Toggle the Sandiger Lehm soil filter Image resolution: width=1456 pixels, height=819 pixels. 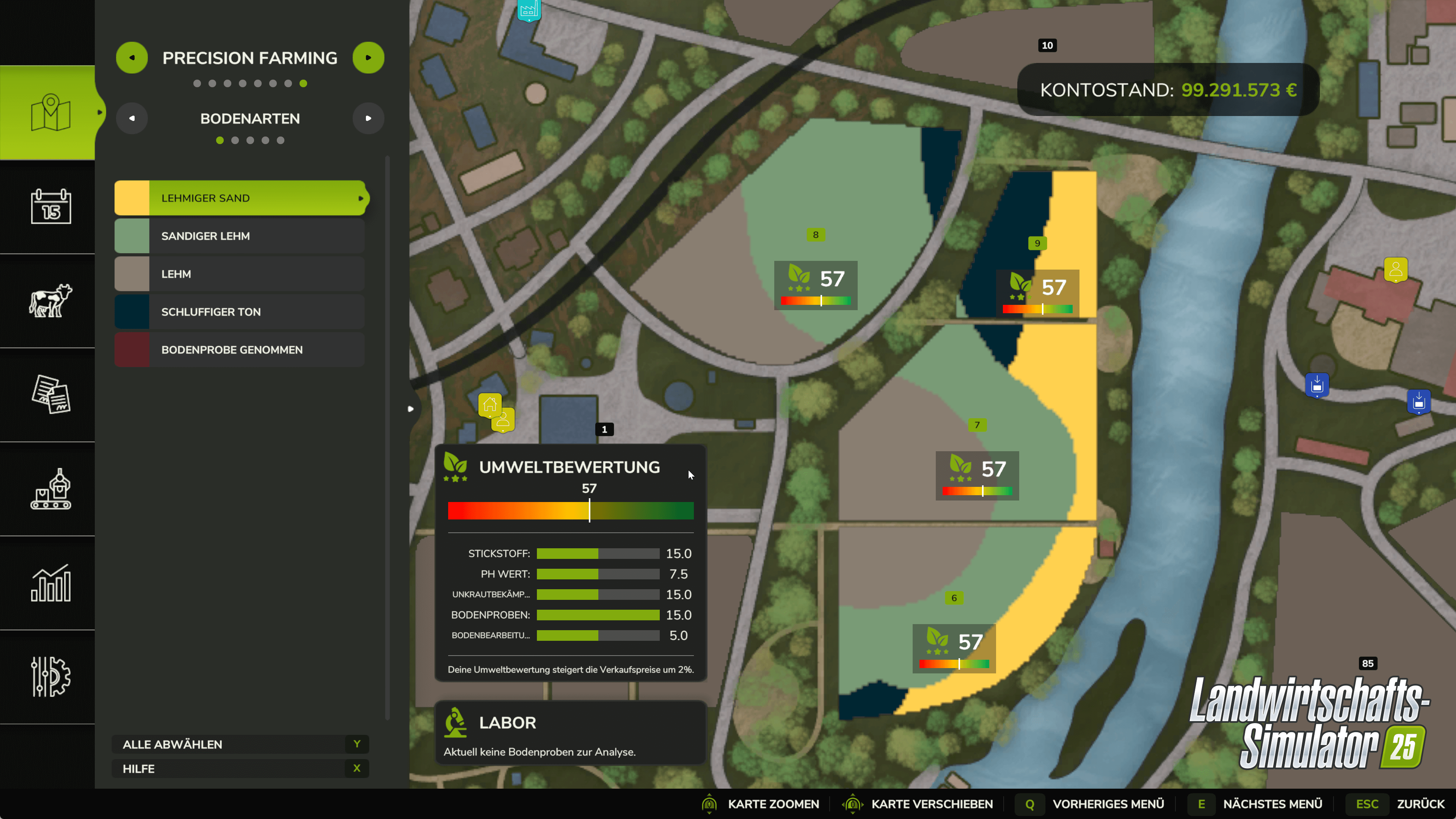240,236
